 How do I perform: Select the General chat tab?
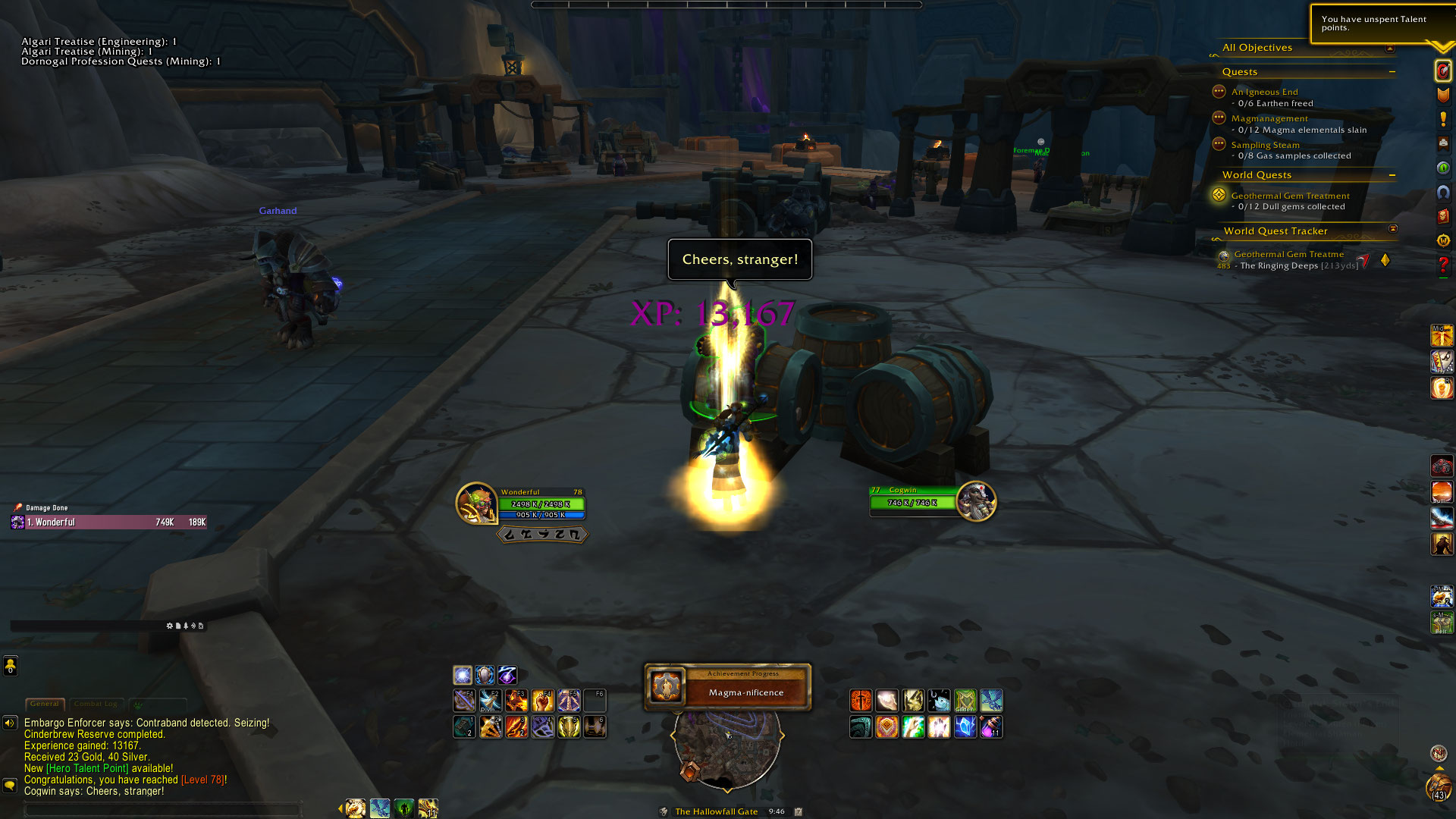pyautogui.click(x=45, y=704)
